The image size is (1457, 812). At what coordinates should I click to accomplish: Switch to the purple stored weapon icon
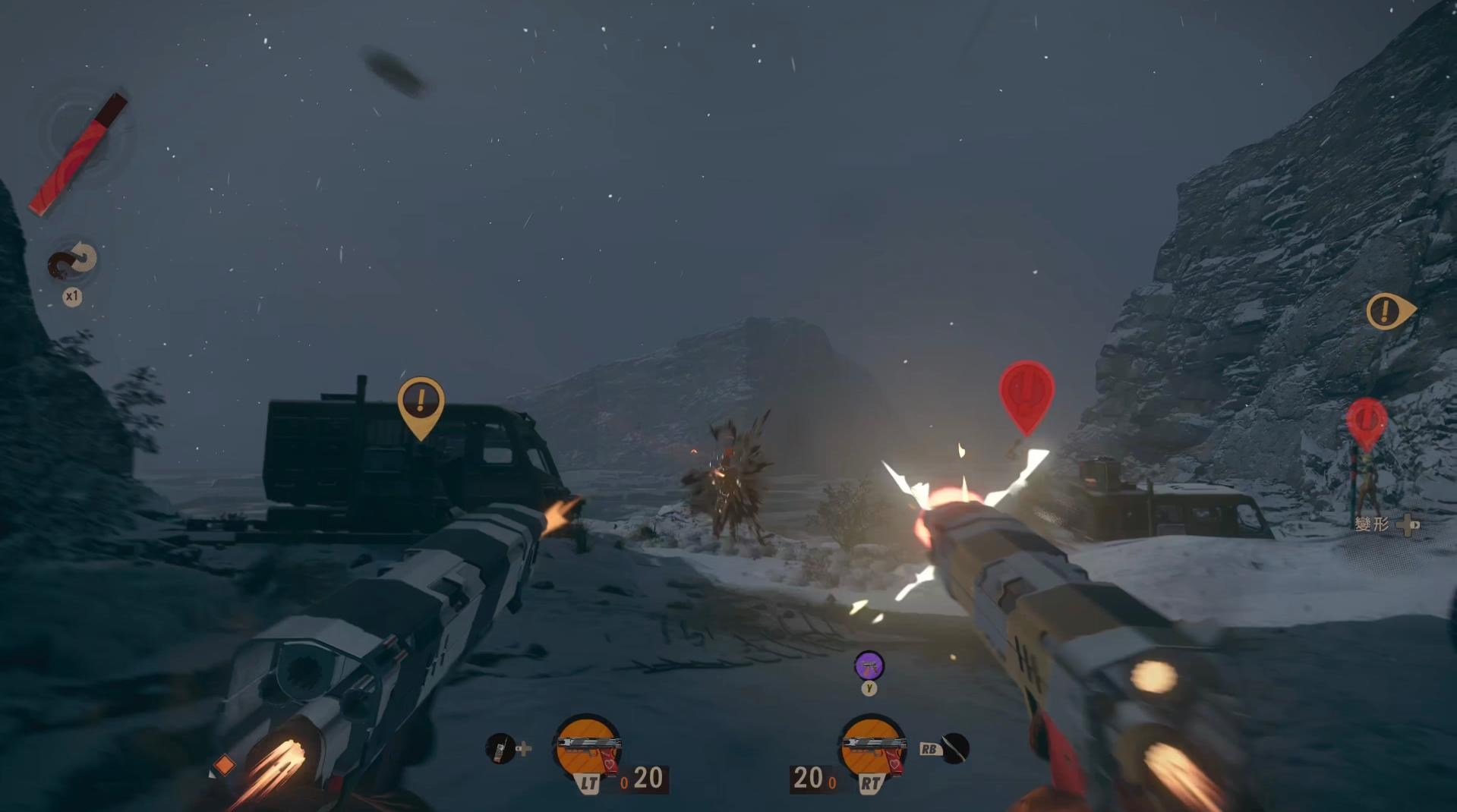point(869,666)
